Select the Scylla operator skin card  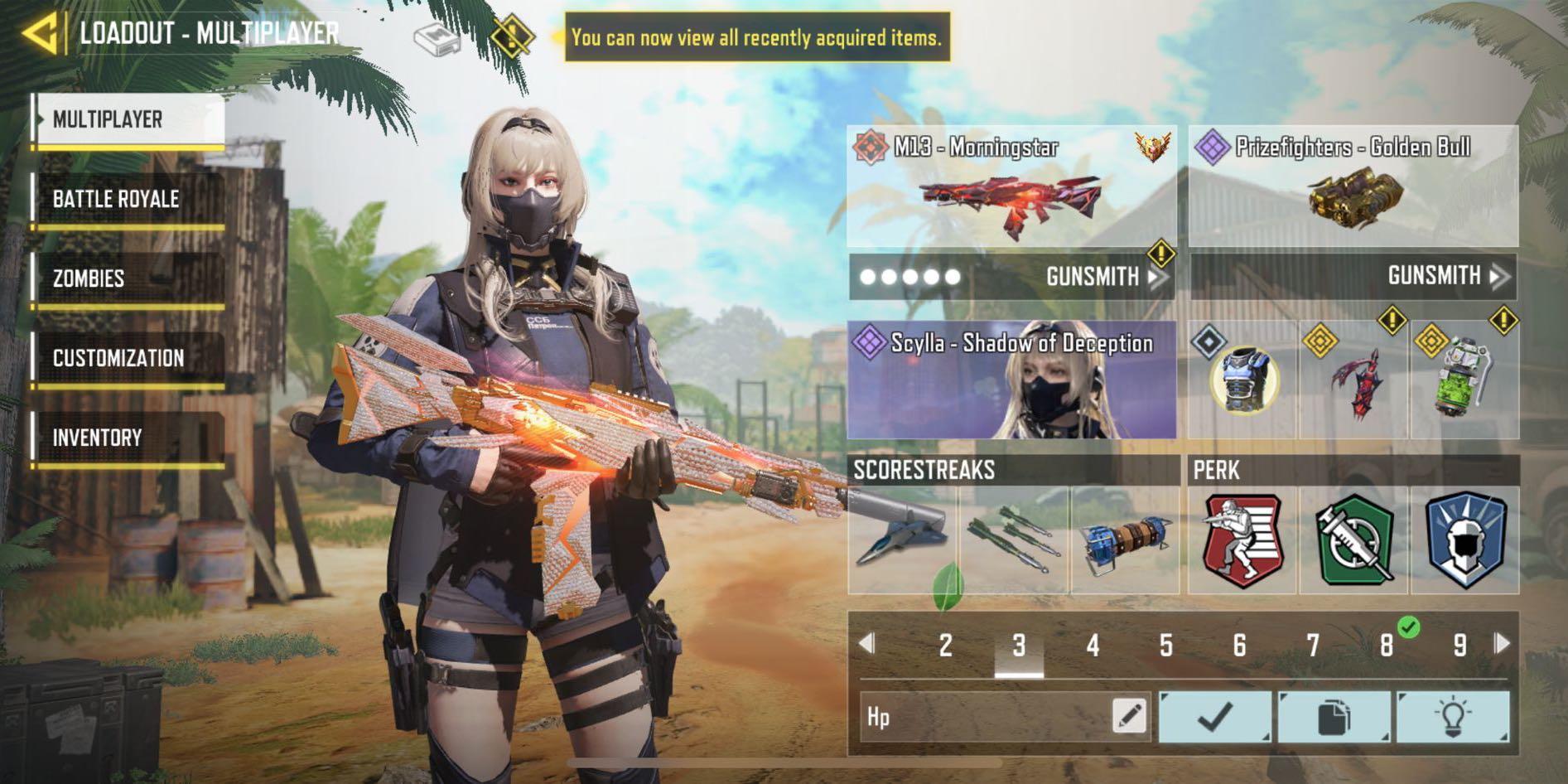[1011, 380]
